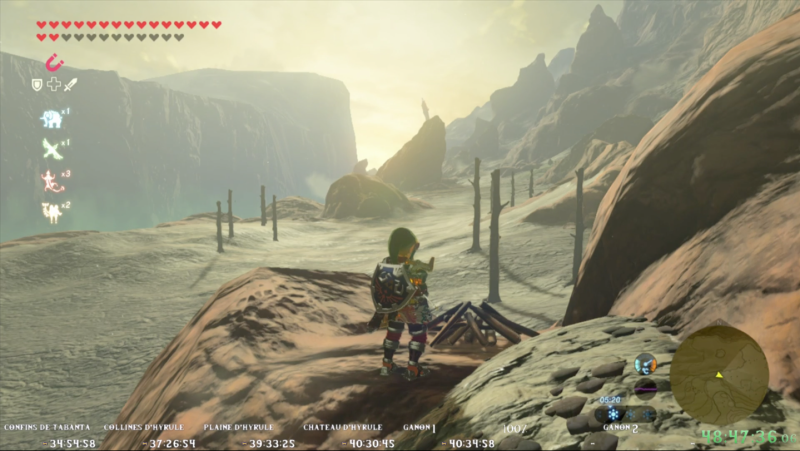This screenshot has height=451, width=800.
Task: Activate the blue elephant champion ability
Action: [50, 119]
